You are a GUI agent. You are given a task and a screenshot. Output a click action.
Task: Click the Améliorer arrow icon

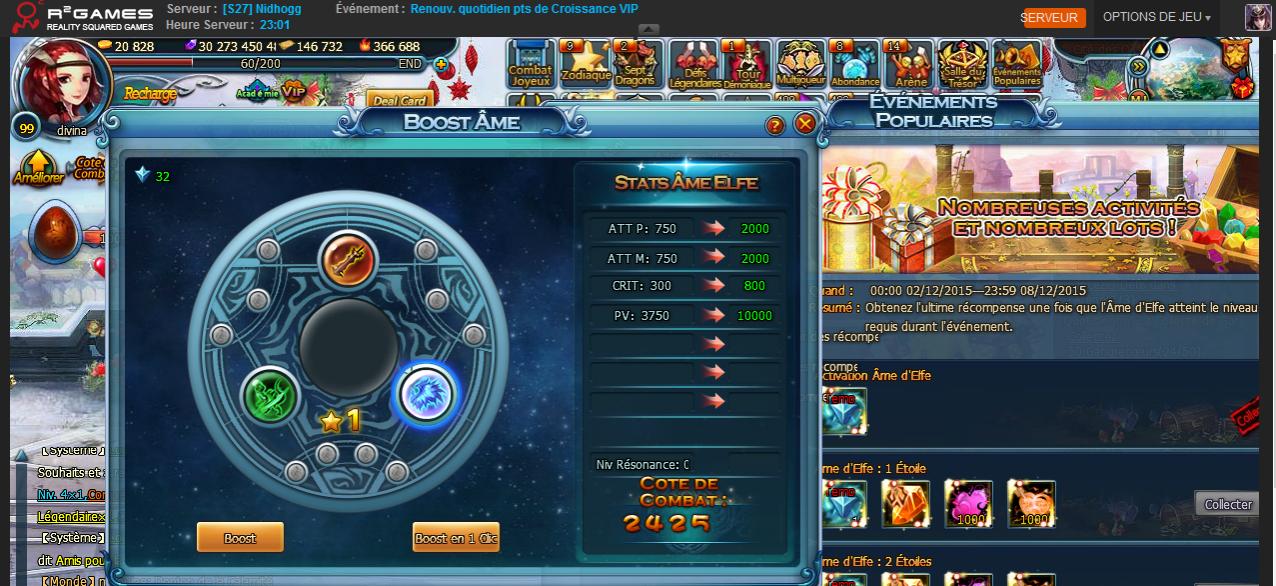pos(38,167)
